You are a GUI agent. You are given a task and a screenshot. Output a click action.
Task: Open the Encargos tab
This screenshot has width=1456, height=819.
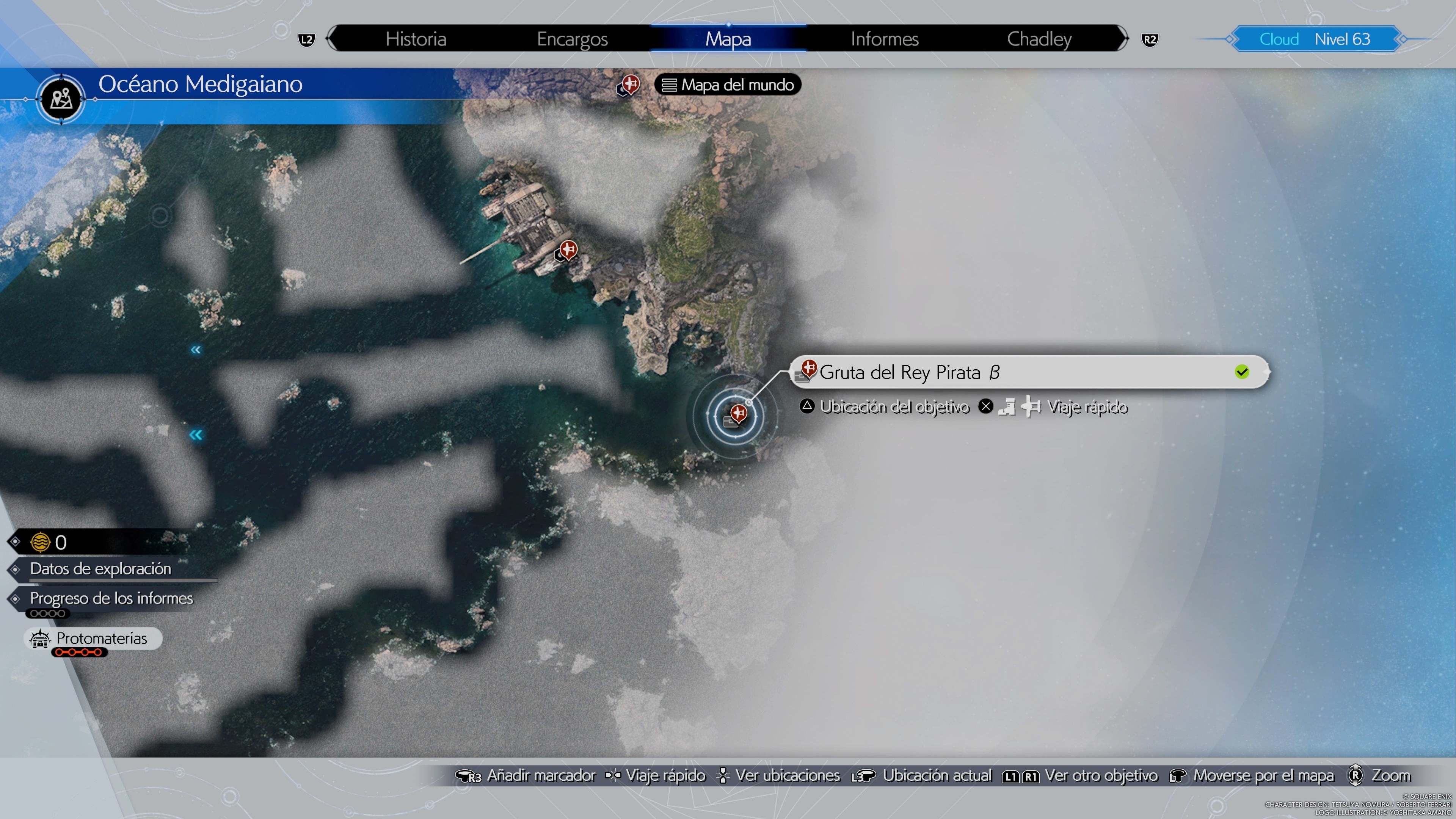pos(572,39)
